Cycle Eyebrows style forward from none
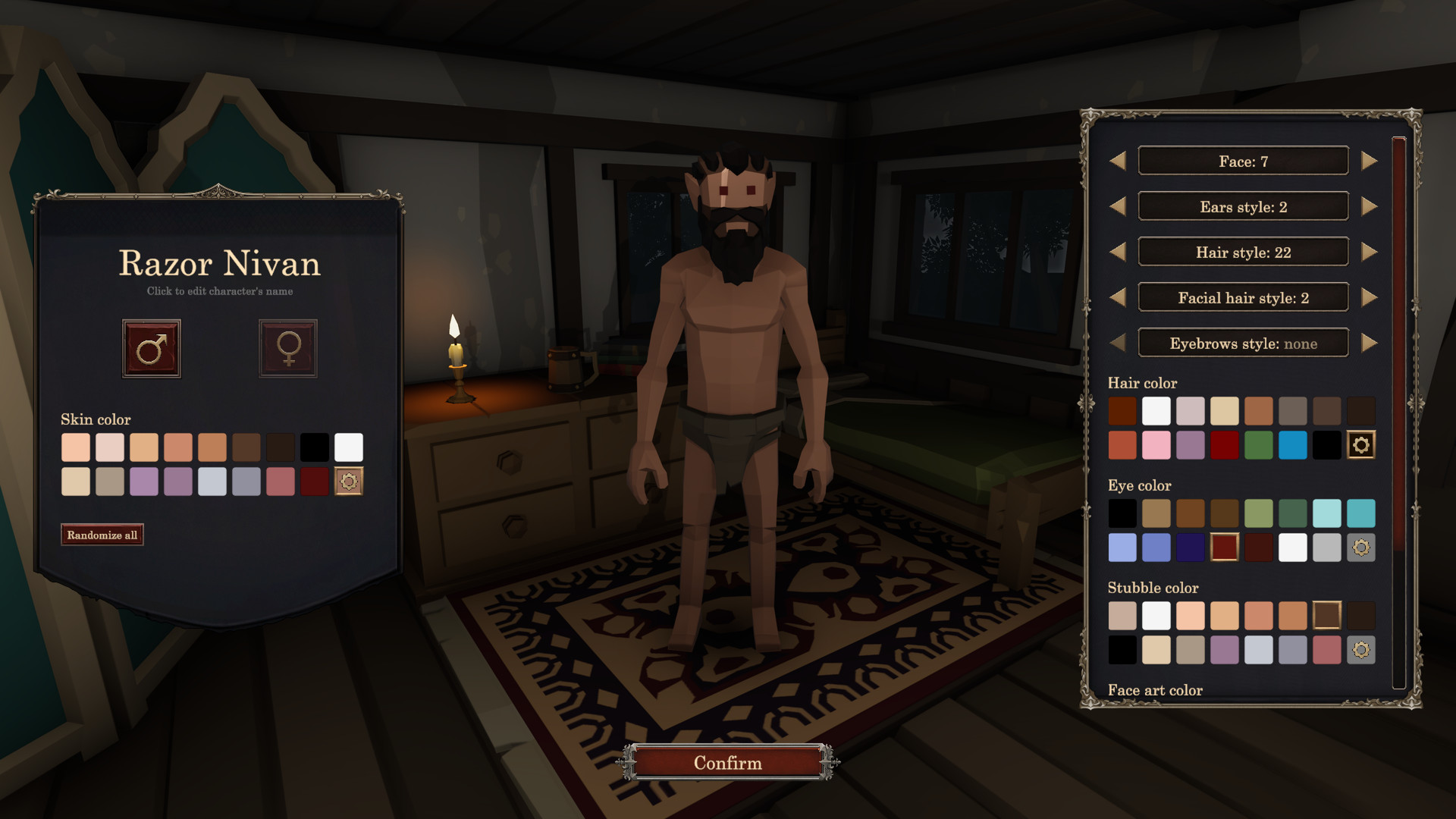Screen dimensions: 1456x819 tap(1370, 343)
